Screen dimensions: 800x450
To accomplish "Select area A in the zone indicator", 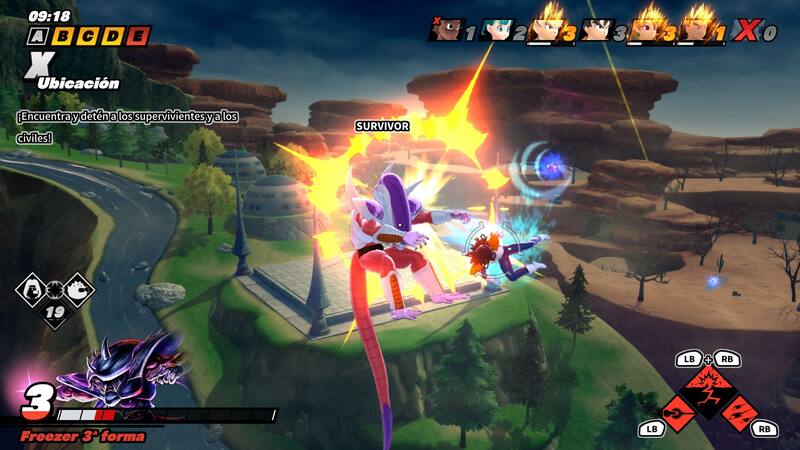I will point(39,36).
